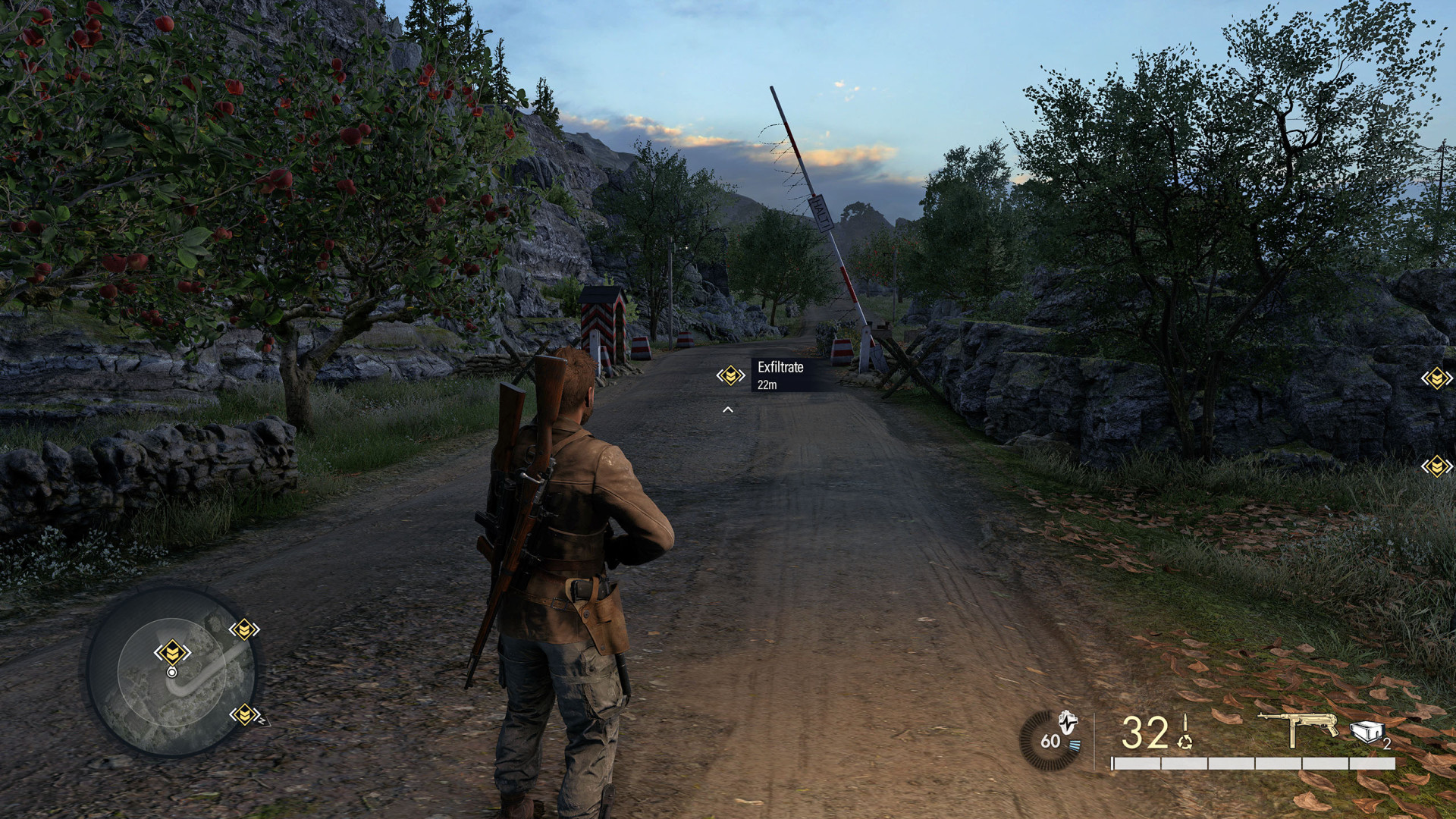Image resolution: width=1456 pixels, height=819 pixels.
Task: Choose the white box item icon
Action: coord(1367,732)
